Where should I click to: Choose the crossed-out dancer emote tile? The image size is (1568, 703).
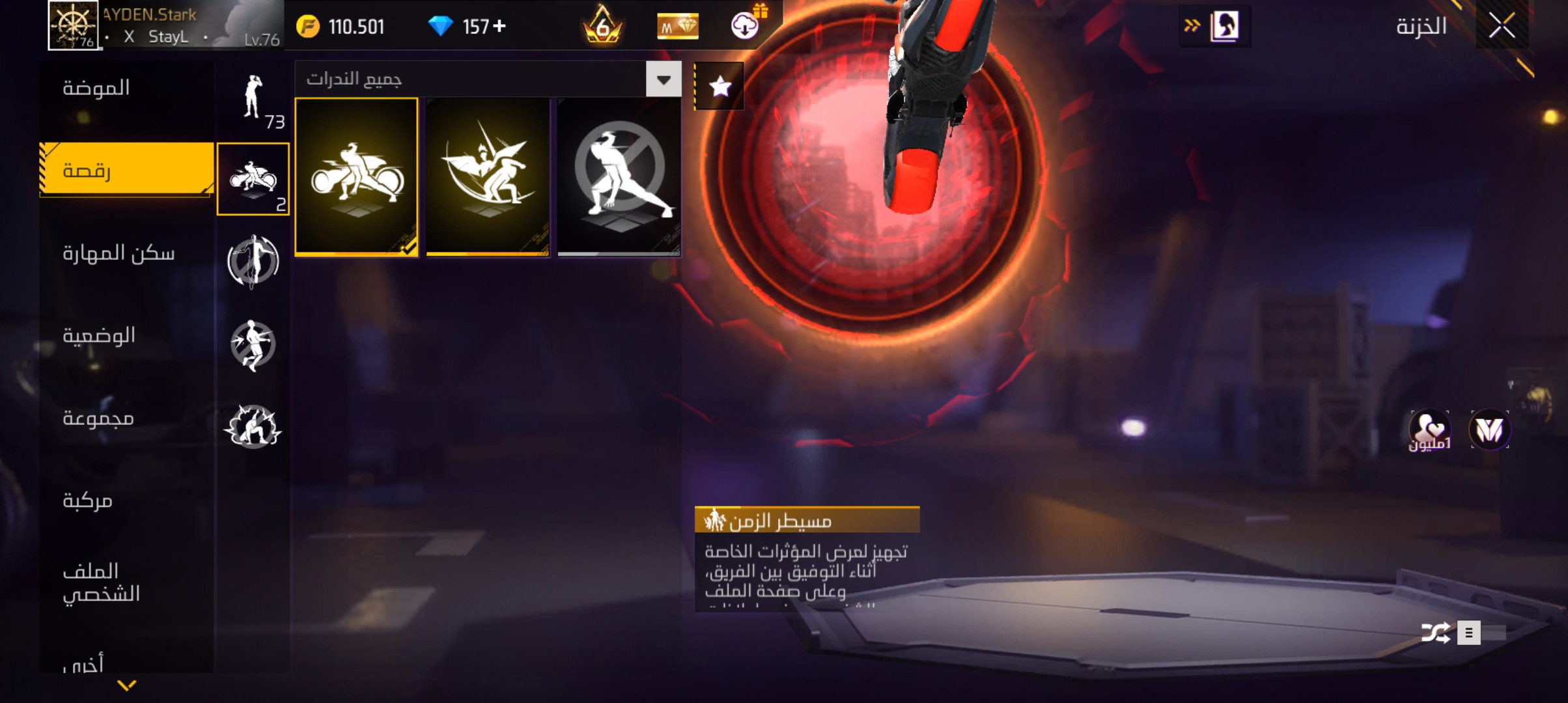coord(619,176)
